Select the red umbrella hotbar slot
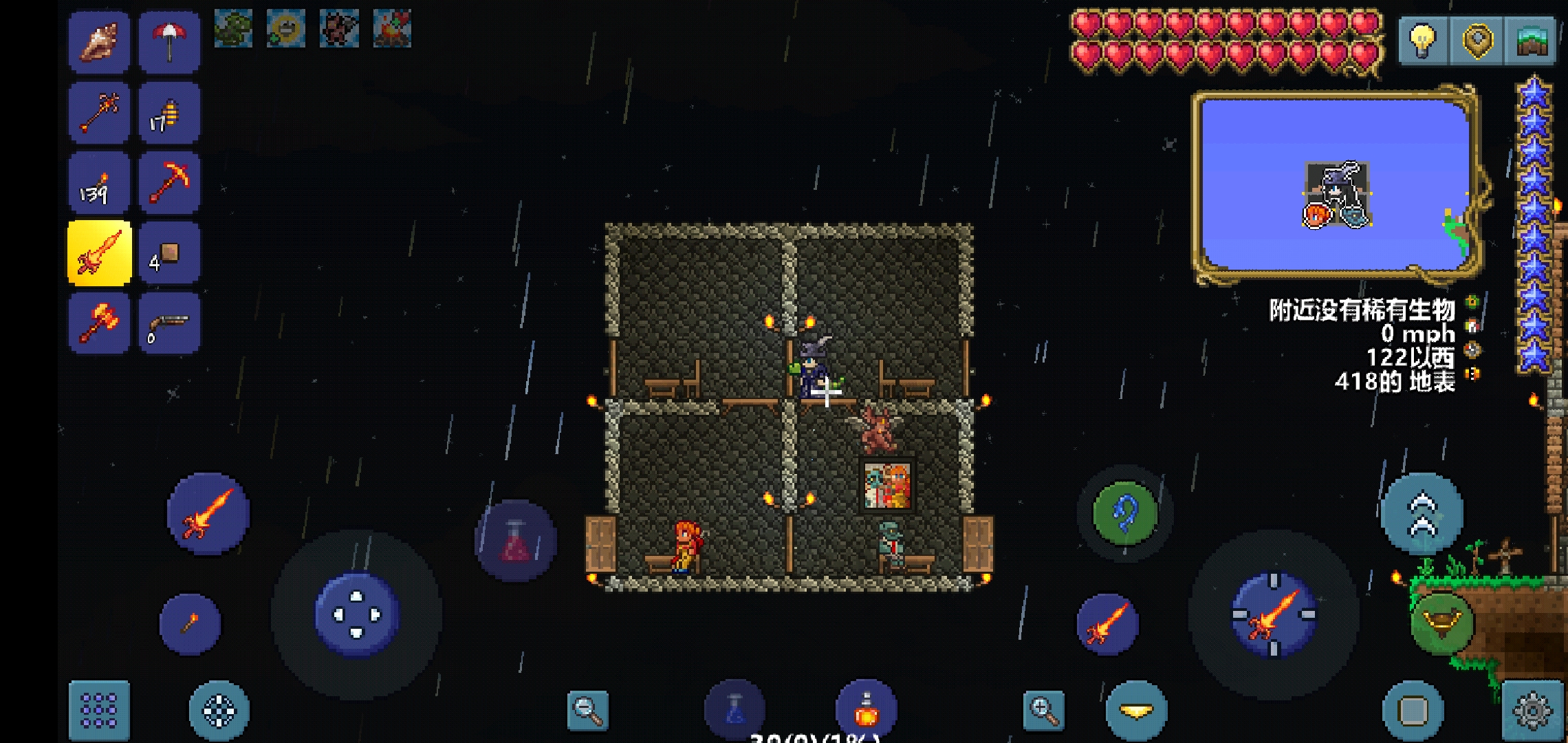 [169, 43]
